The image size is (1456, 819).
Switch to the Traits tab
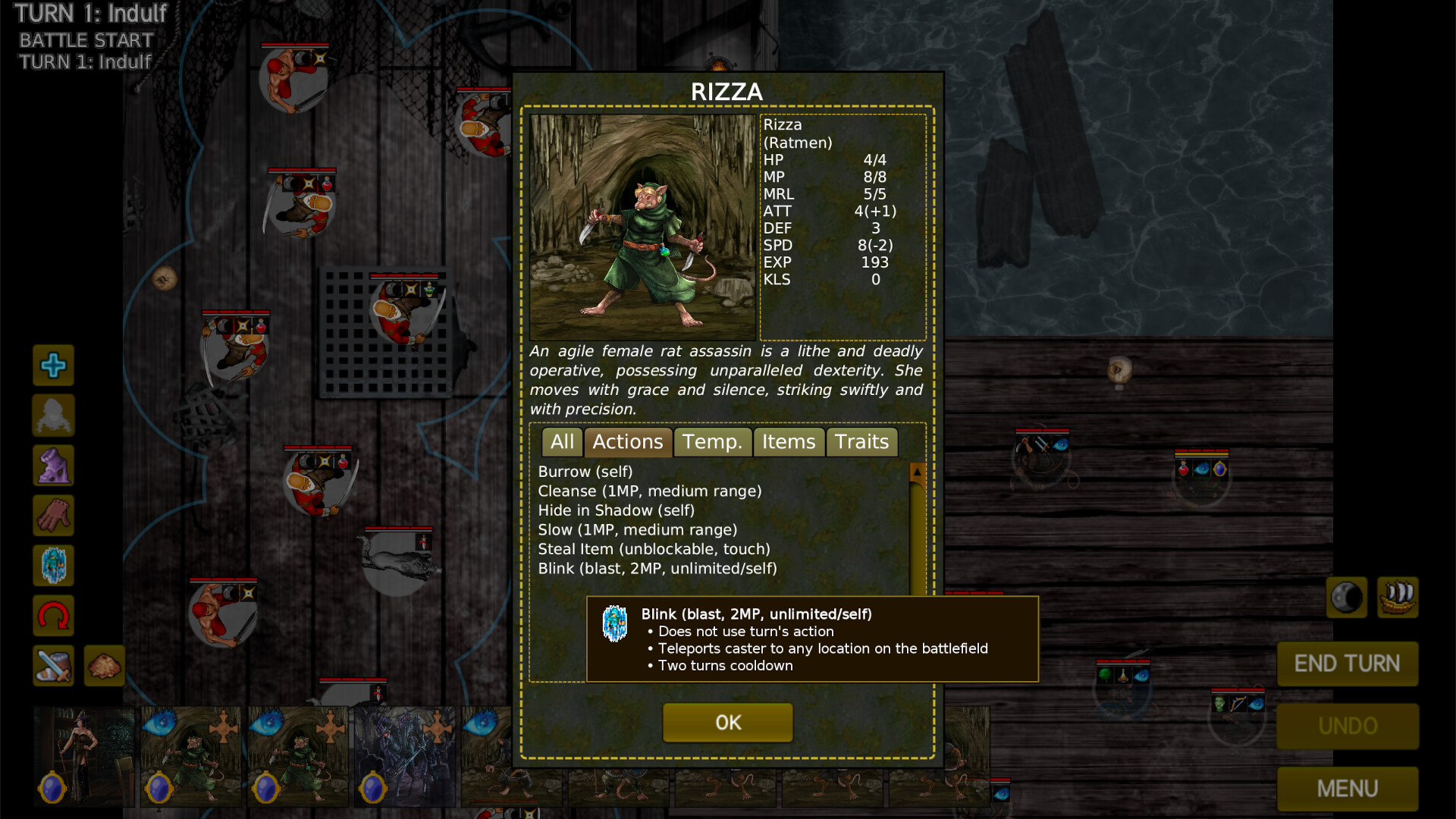(861, 442)
